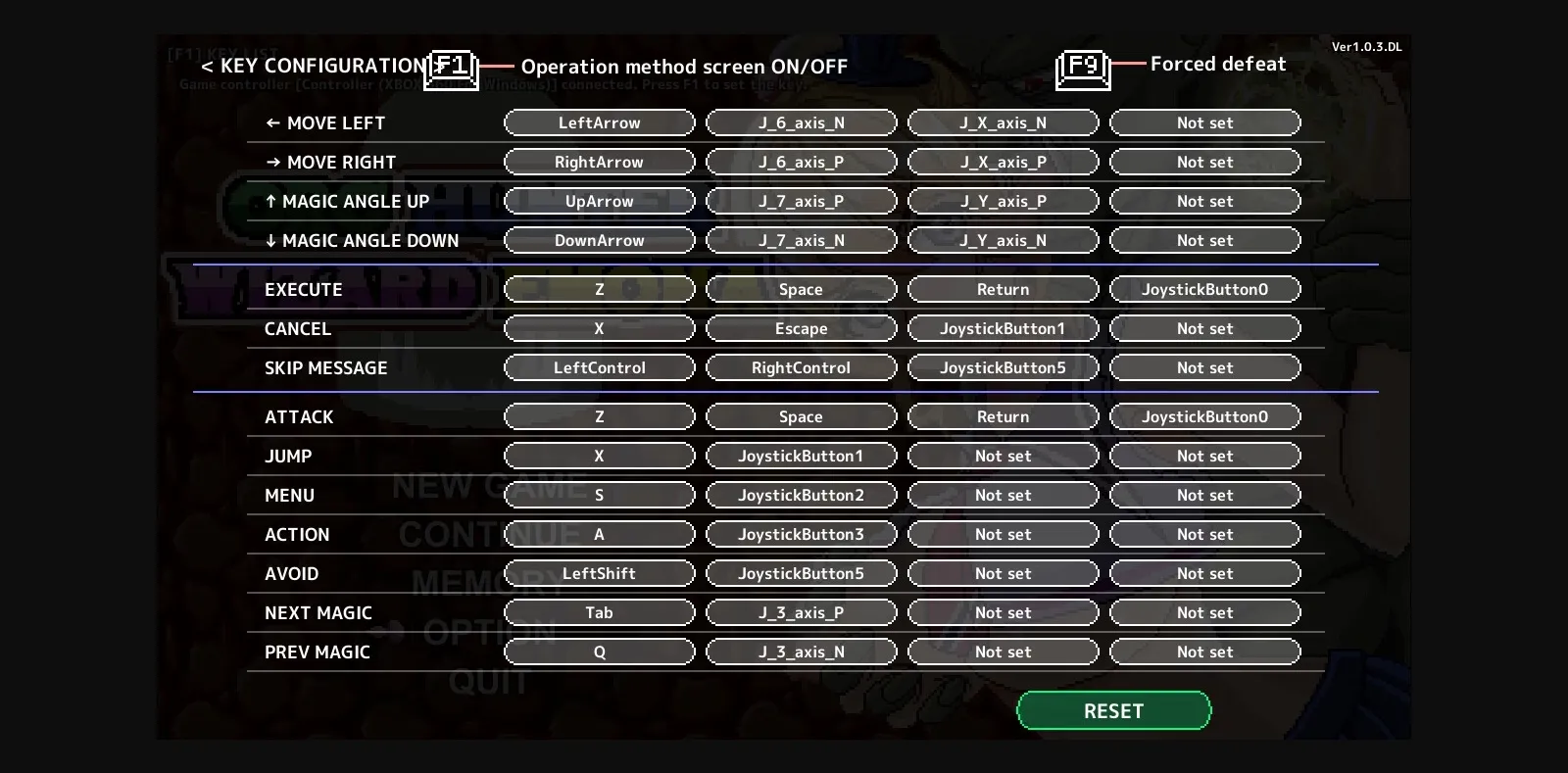Image resolution: width=1568 pixels, height=773 pixels.
Task: Click the J_3_axis_P binding for NEXT MAGIC
Action: (x=801, y=612)
